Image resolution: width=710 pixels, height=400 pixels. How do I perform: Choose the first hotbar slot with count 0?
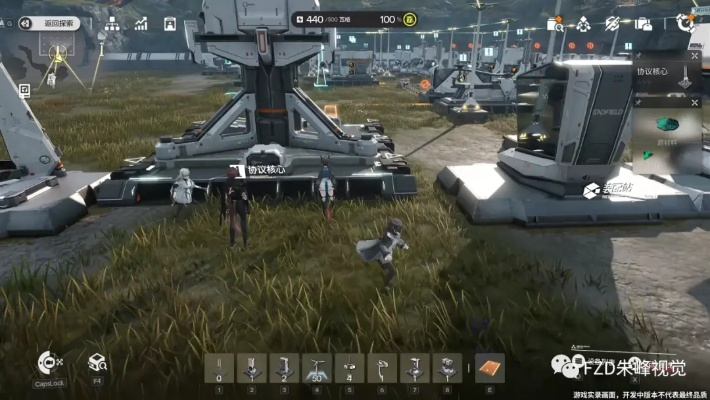(220, 367)
